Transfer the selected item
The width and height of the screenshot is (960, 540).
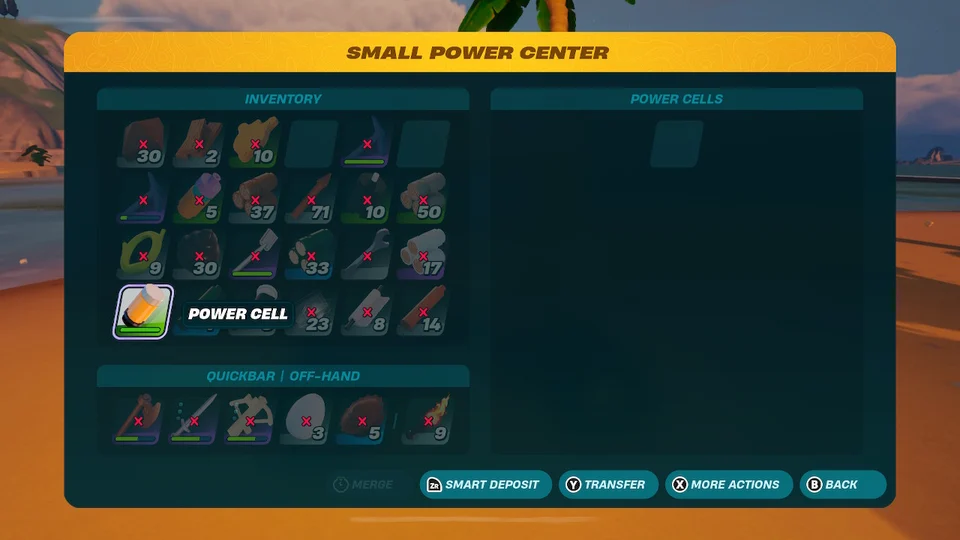608,485
